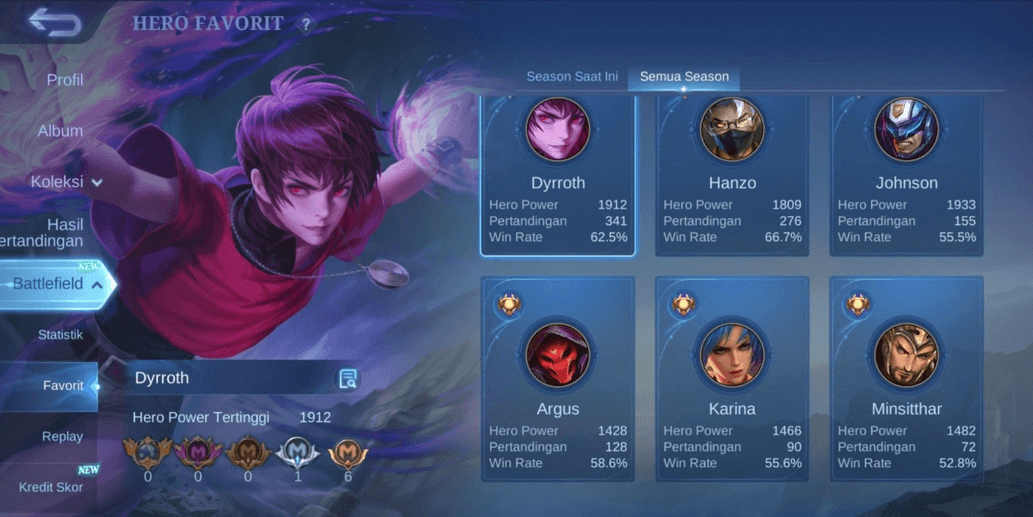
Task: Choose the Hanzo hero card
Action: coord(732,176)
